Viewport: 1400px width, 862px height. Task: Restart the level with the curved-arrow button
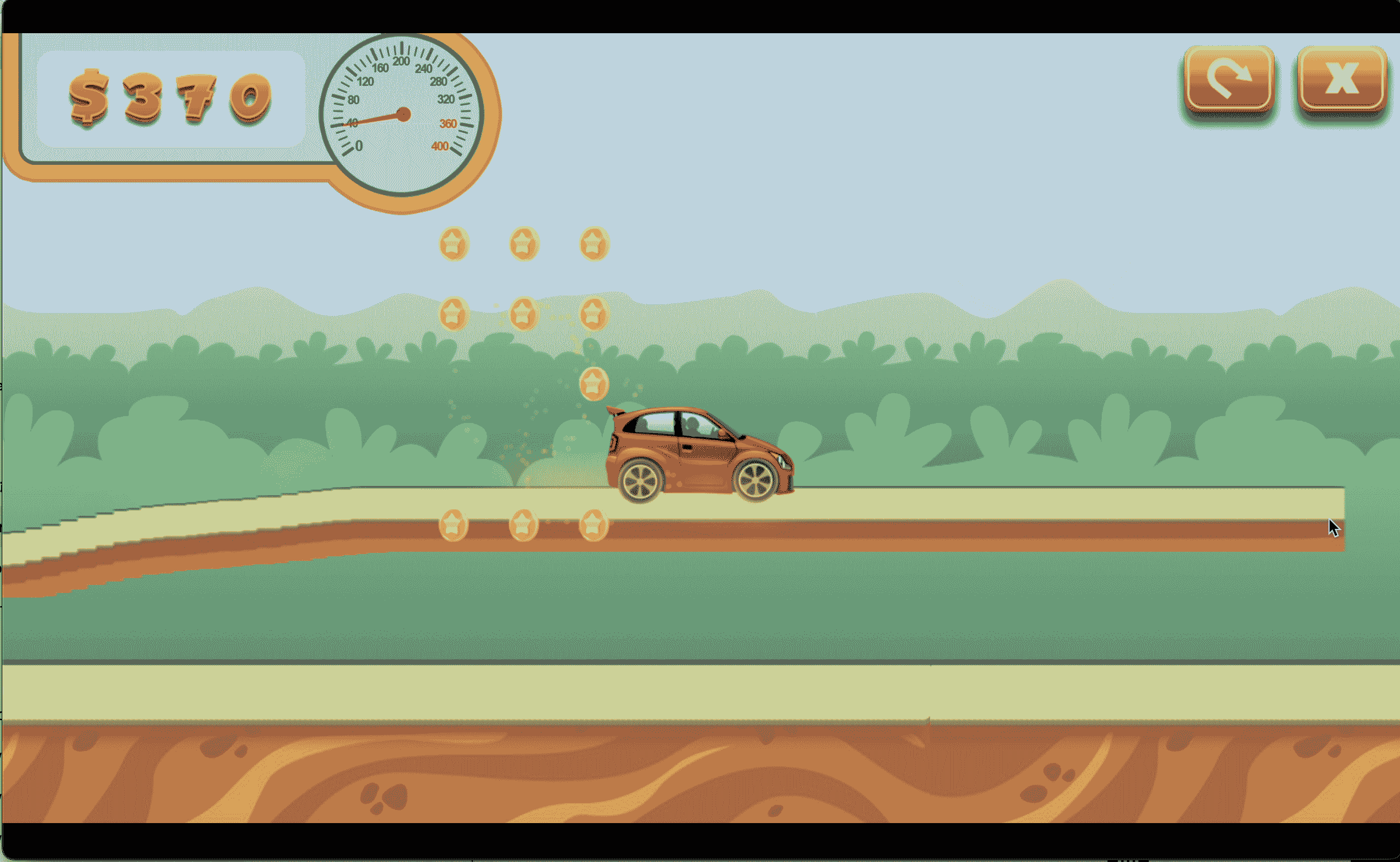(x=1228, y=79)
